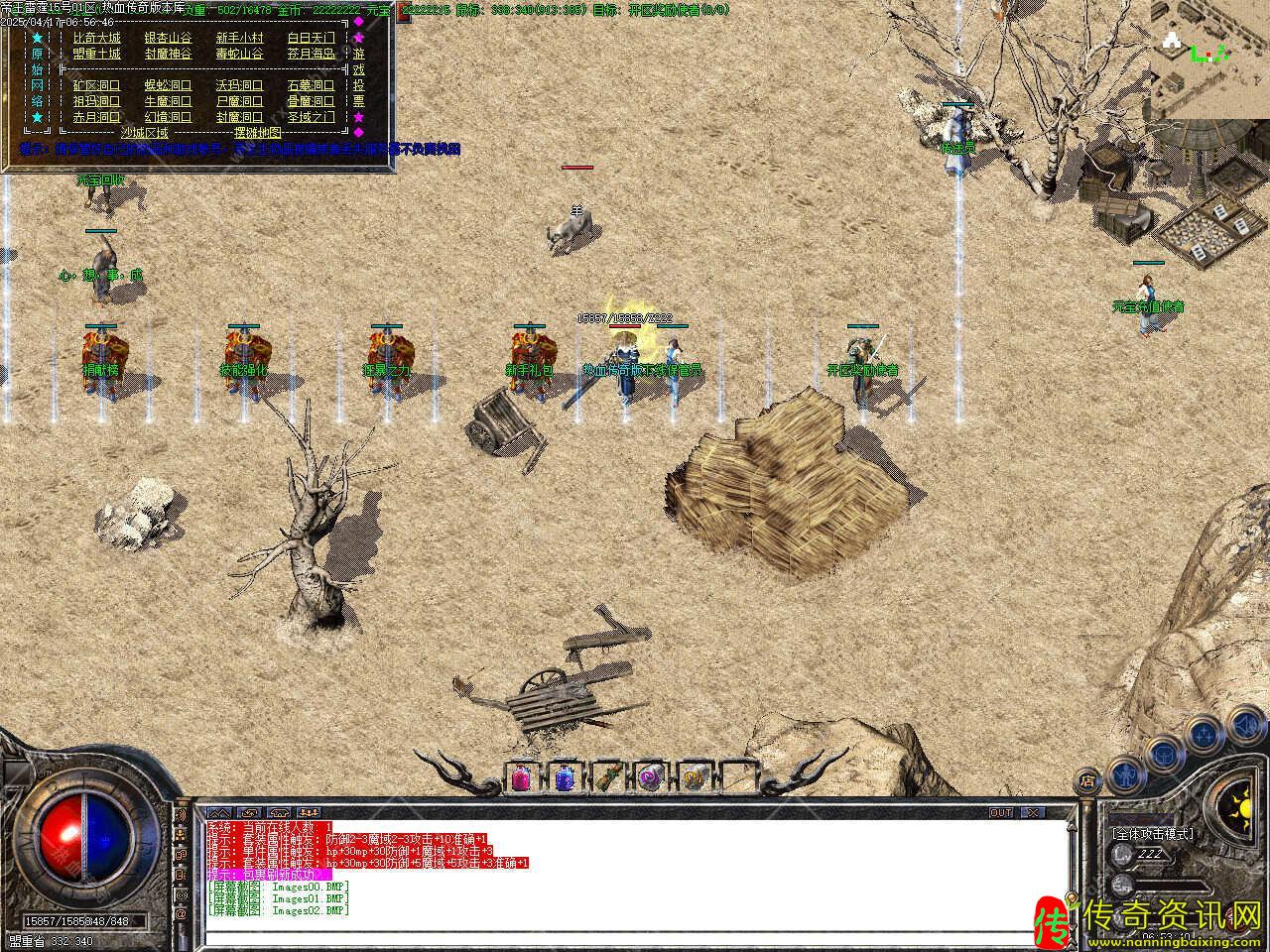The width and height of the screenshot is (1270, 952).
Task: Open the shop with the 店 button
Action: coord(1087,779)
